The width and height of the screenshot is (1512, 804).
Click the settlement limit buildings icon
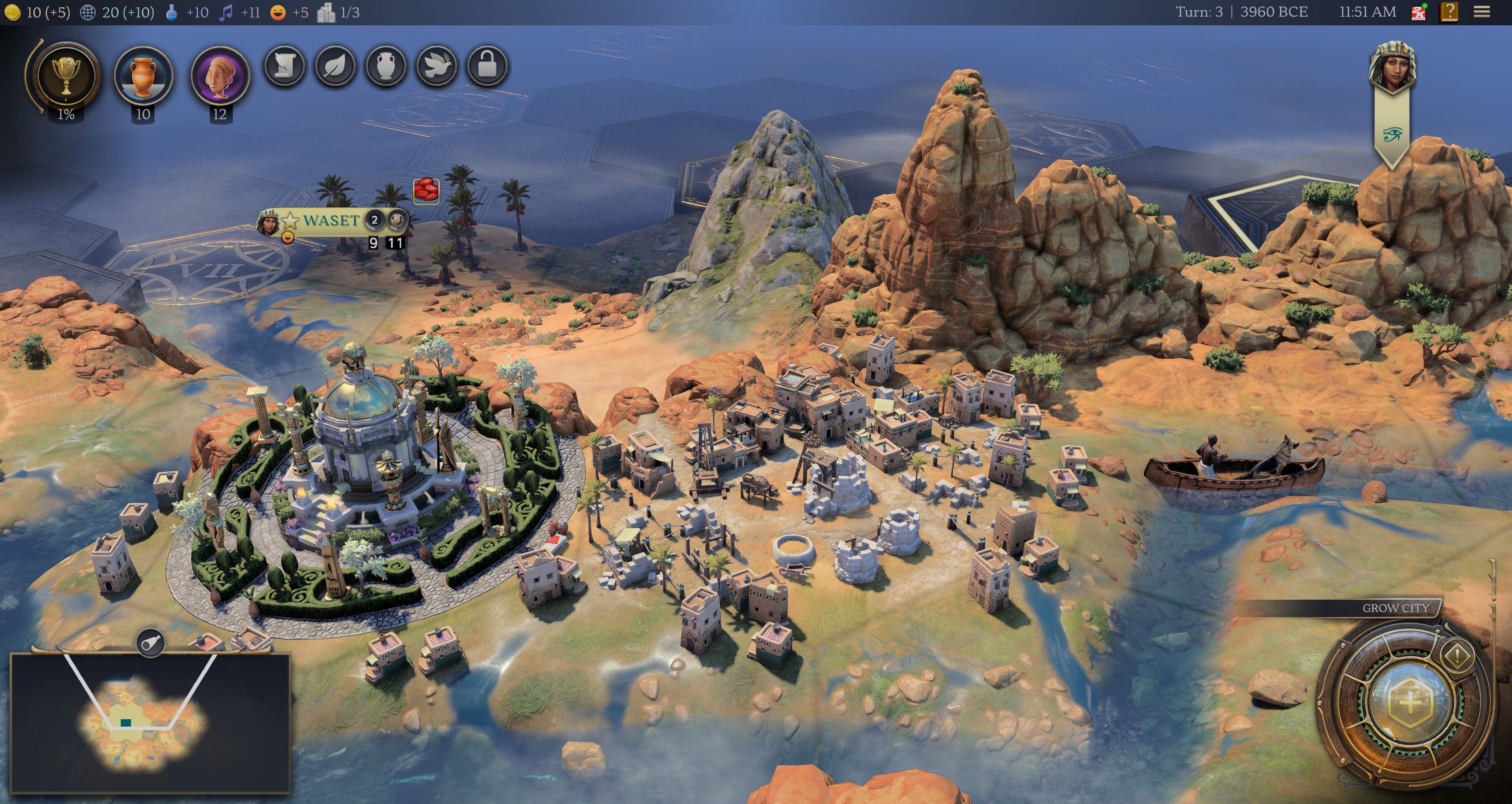point(326,12)
